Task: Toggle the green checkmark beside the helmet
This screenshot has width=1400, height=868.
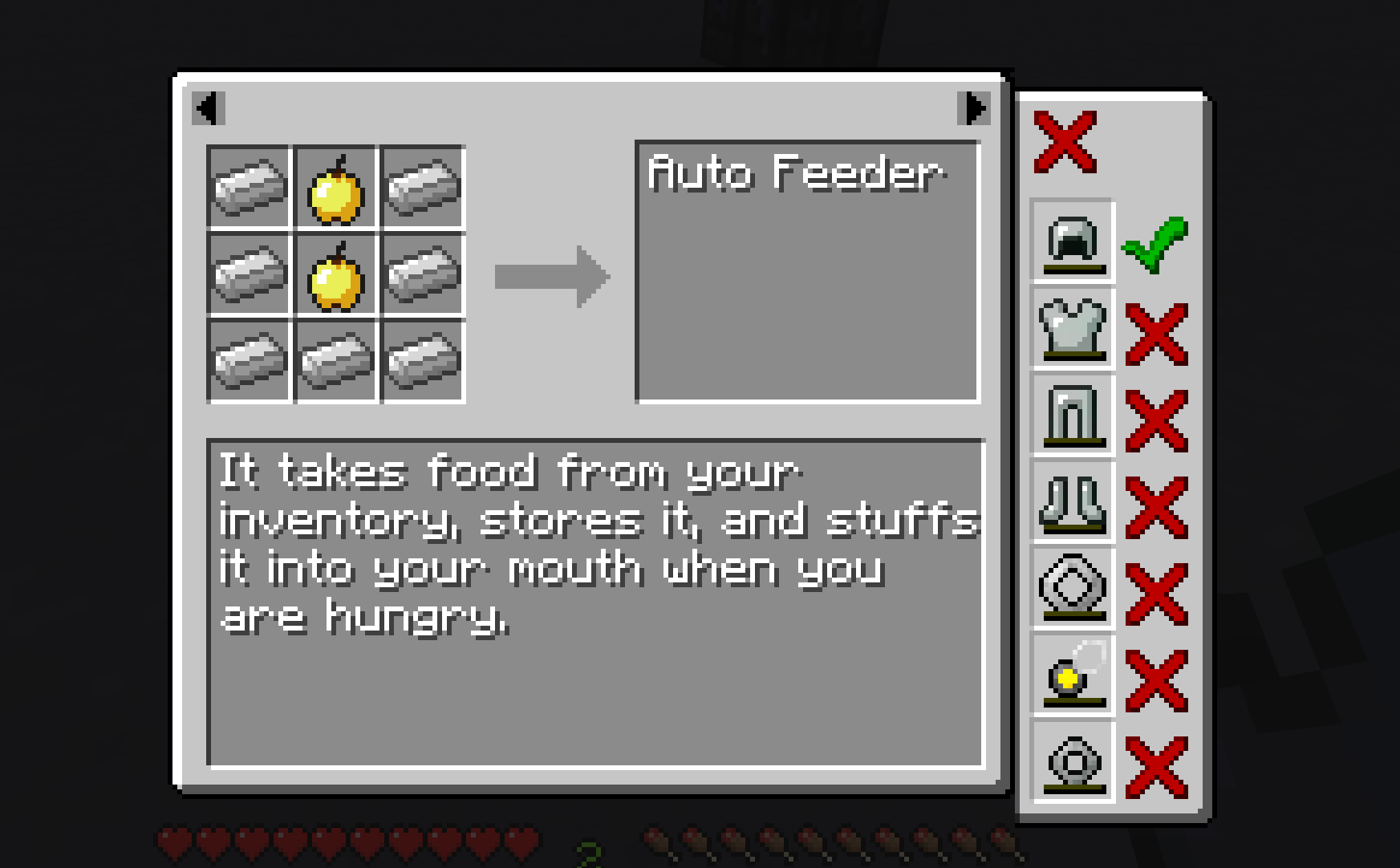Action: point(1155,244)
